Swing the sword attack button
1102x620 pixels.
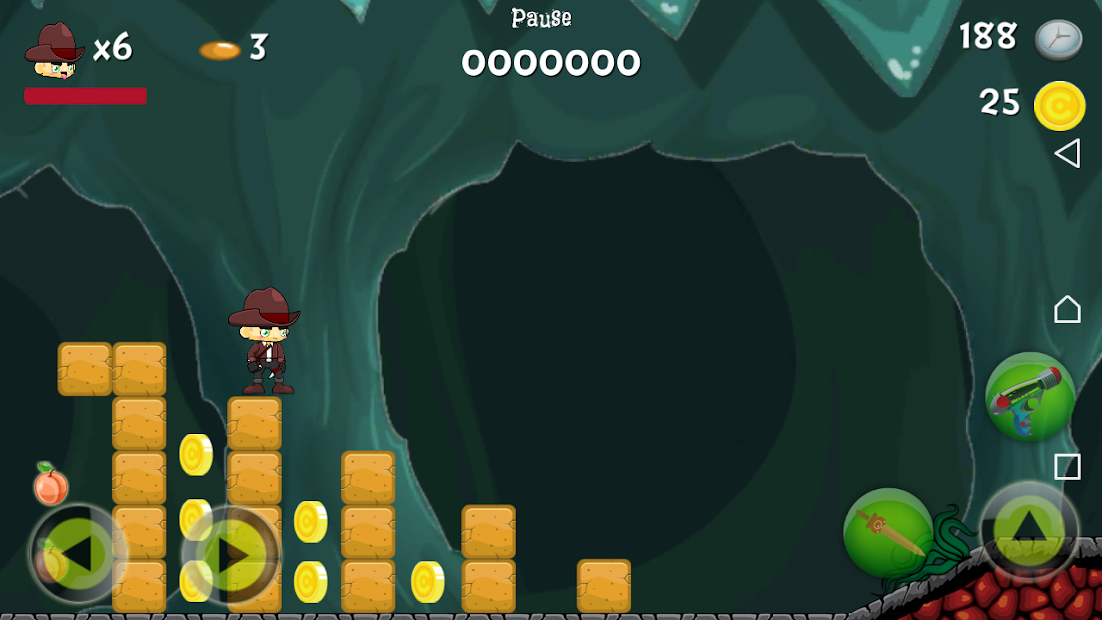point(888,532)
